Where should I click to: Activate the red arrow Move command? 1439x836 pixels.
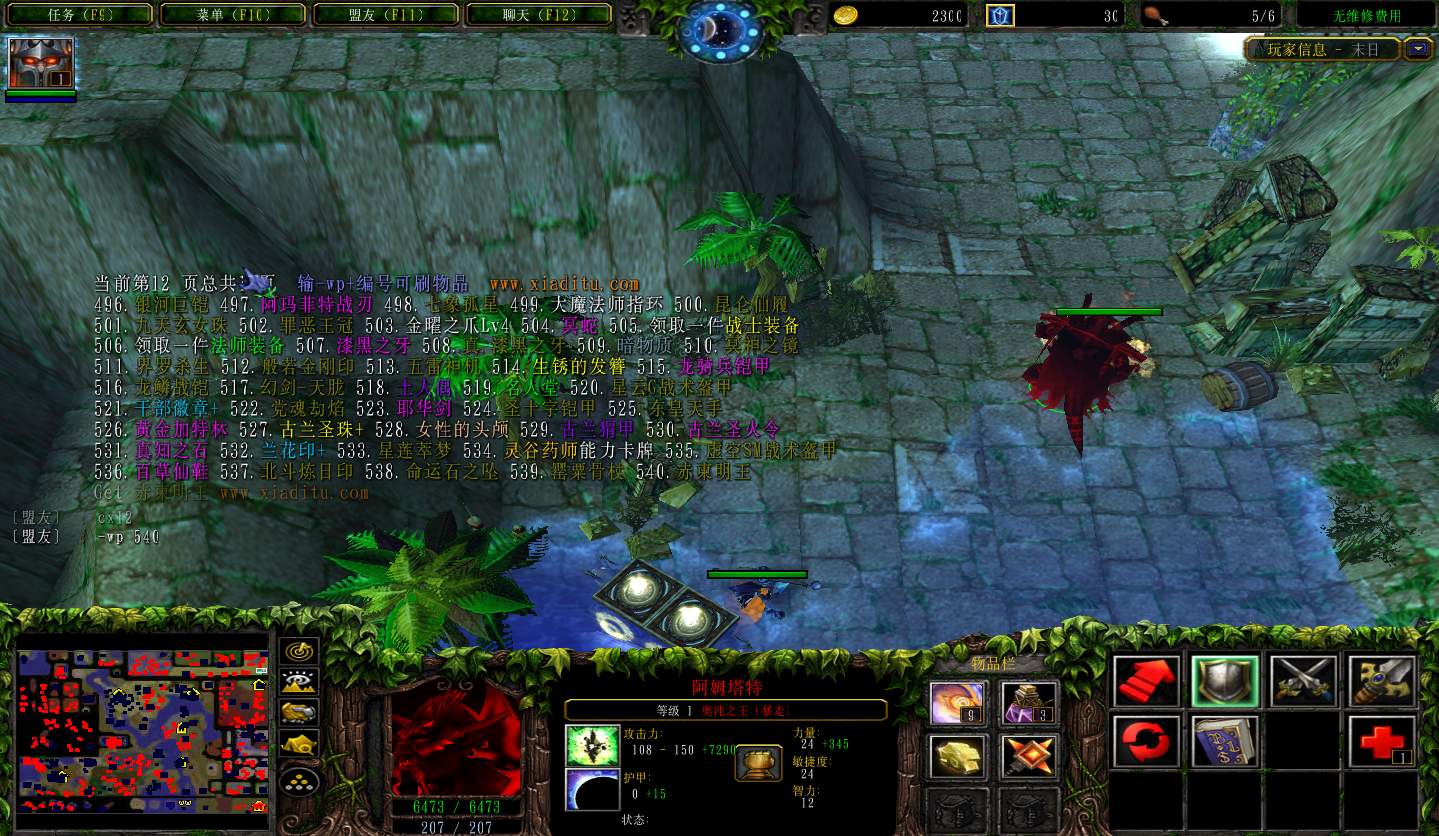1146,681
